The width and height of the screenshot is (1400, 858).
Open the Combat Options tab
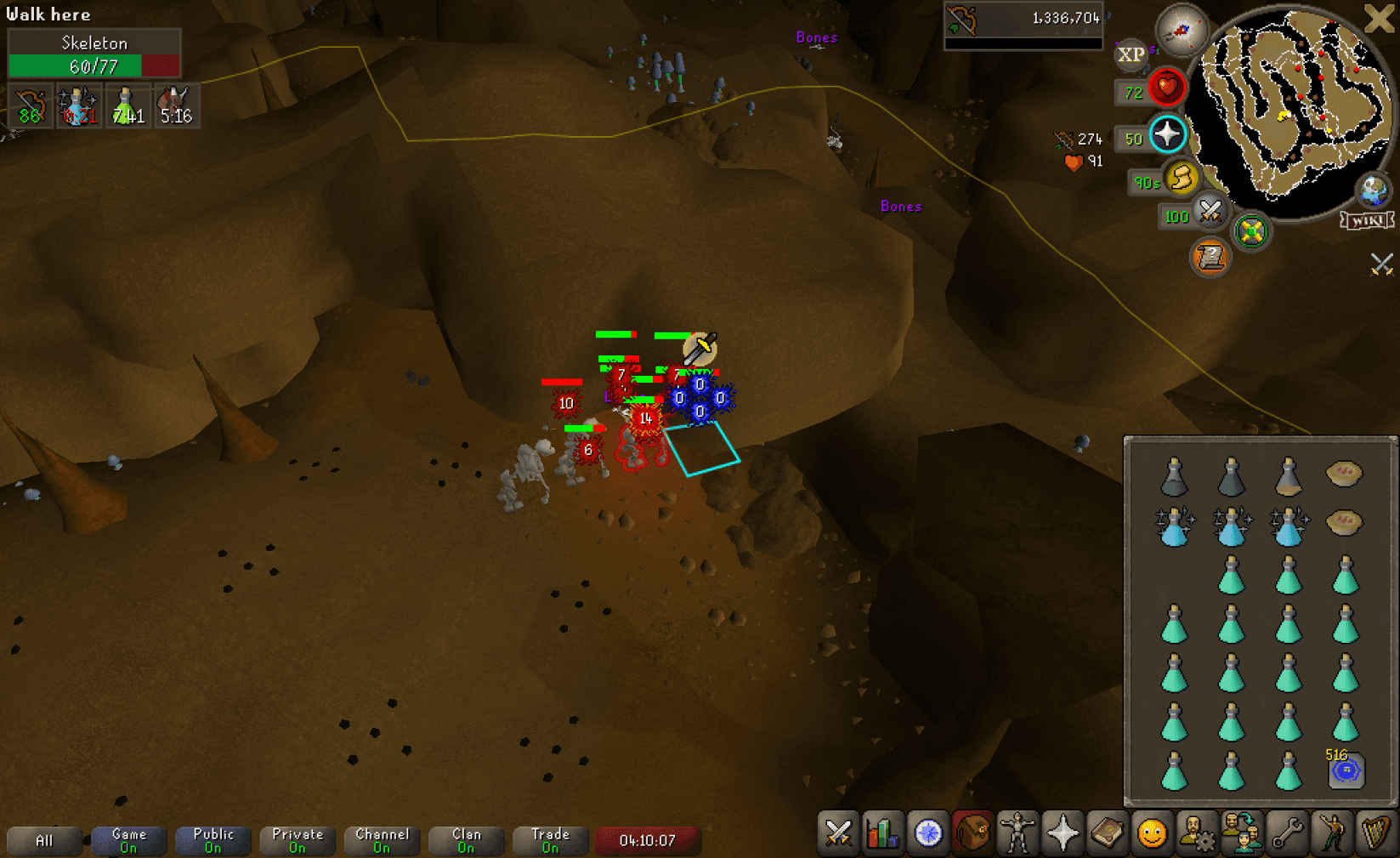click(837, 833)
